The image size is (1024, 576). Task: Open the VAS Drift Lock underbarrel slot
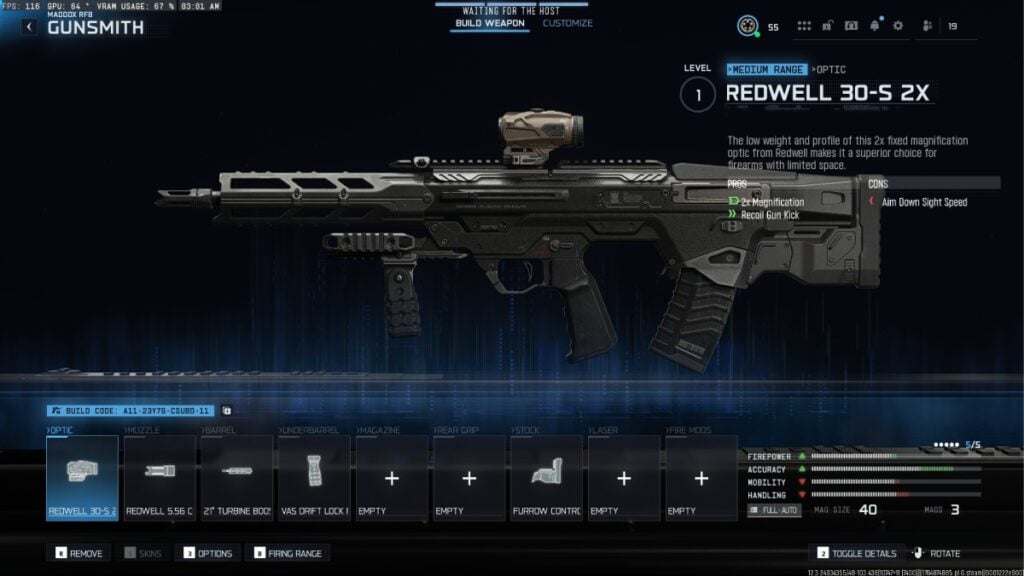coord(314,478)
